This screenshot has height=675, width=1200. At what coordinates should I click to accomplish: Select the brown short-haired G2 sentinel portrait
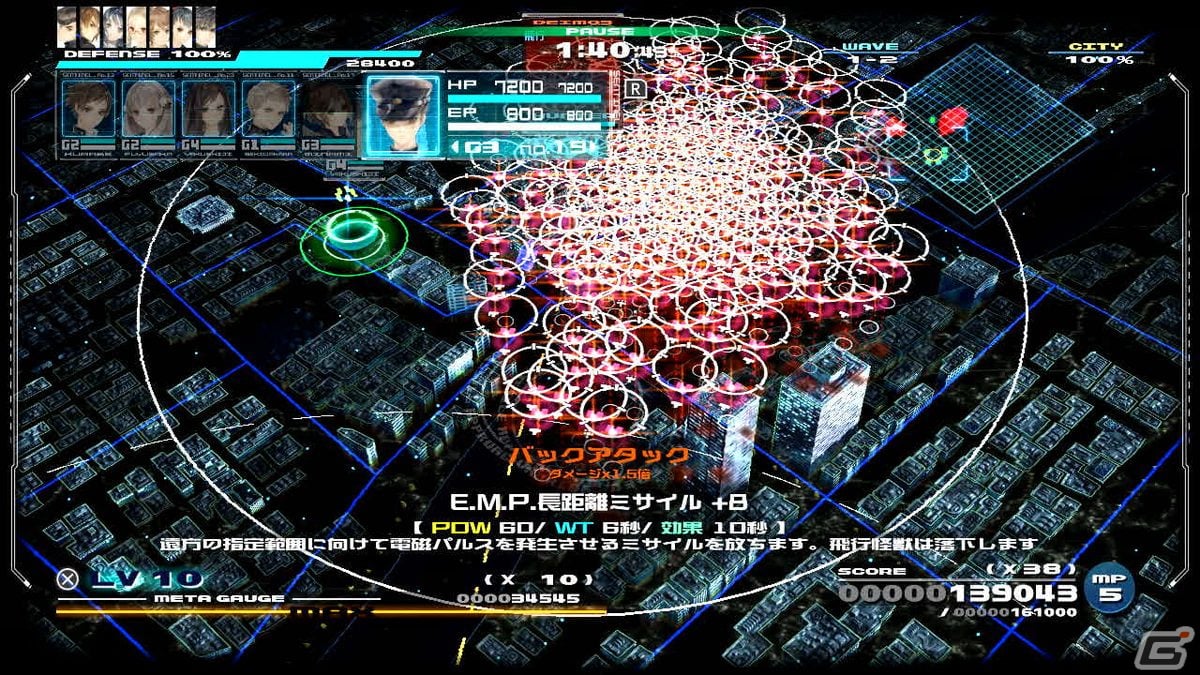click(88, 110)
